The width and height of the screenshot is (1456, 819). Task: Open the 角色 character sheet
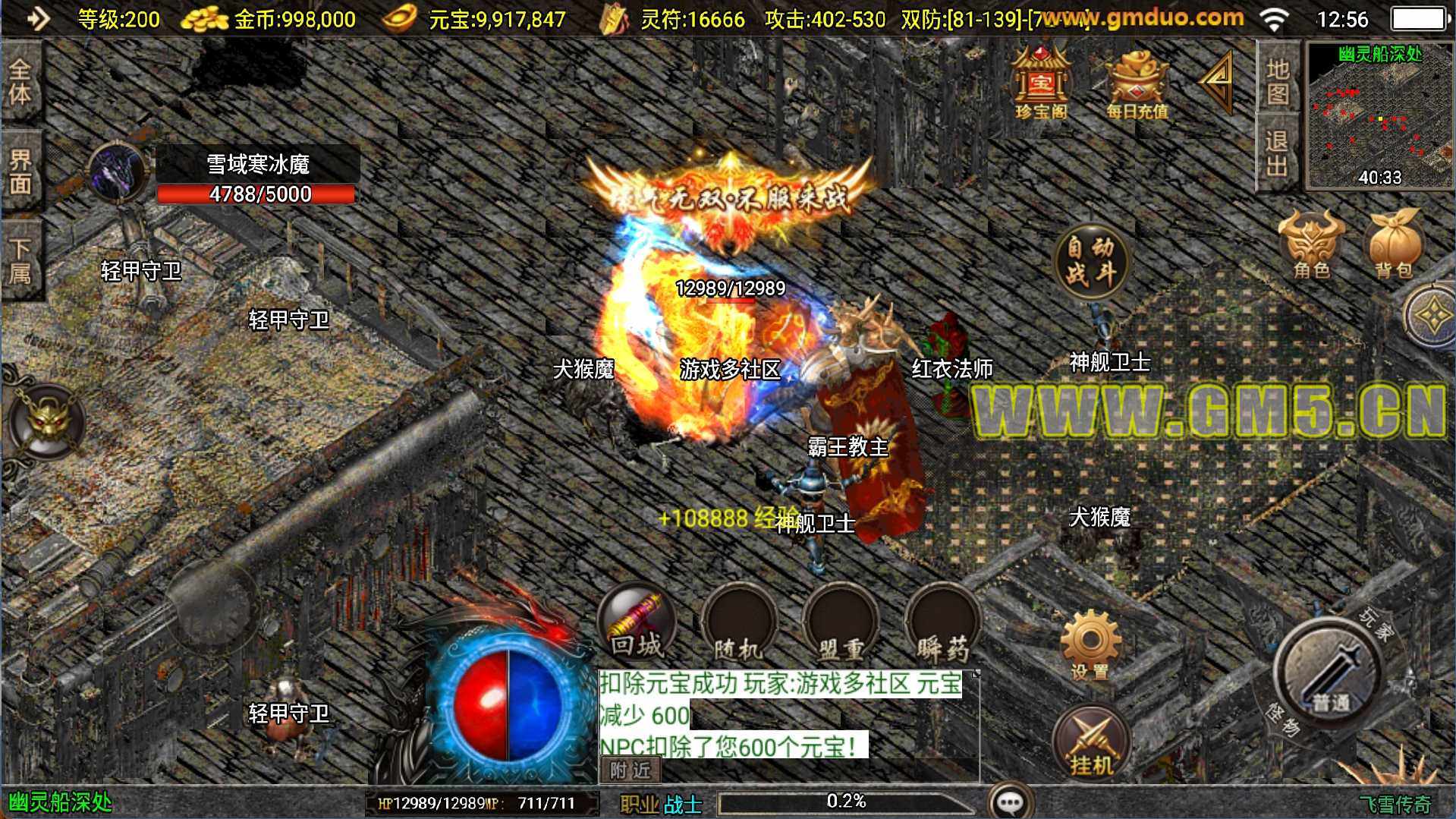(1311, 244)
